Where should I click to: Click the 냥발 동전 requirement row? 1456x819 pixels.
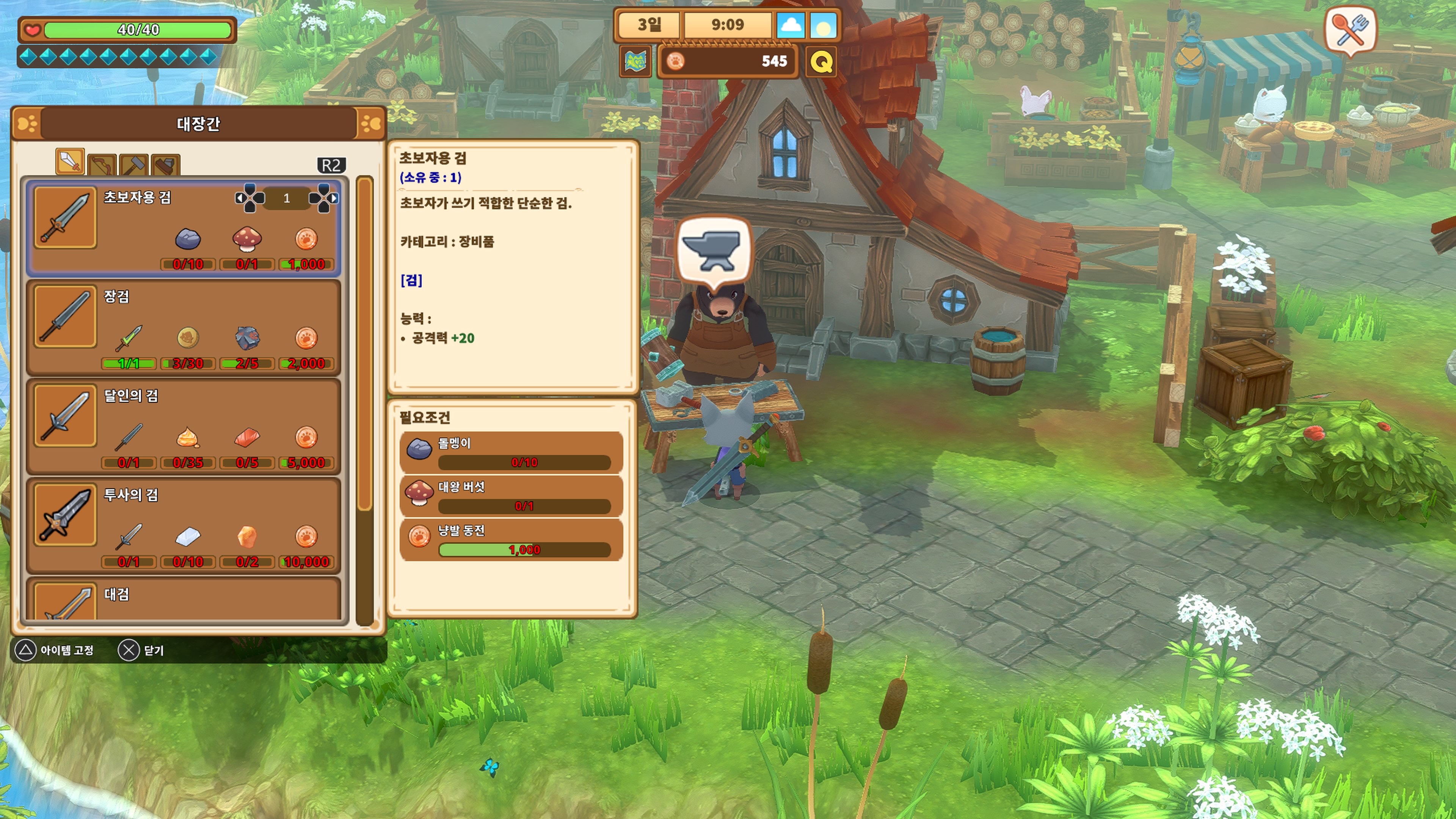tap(511, 540)
